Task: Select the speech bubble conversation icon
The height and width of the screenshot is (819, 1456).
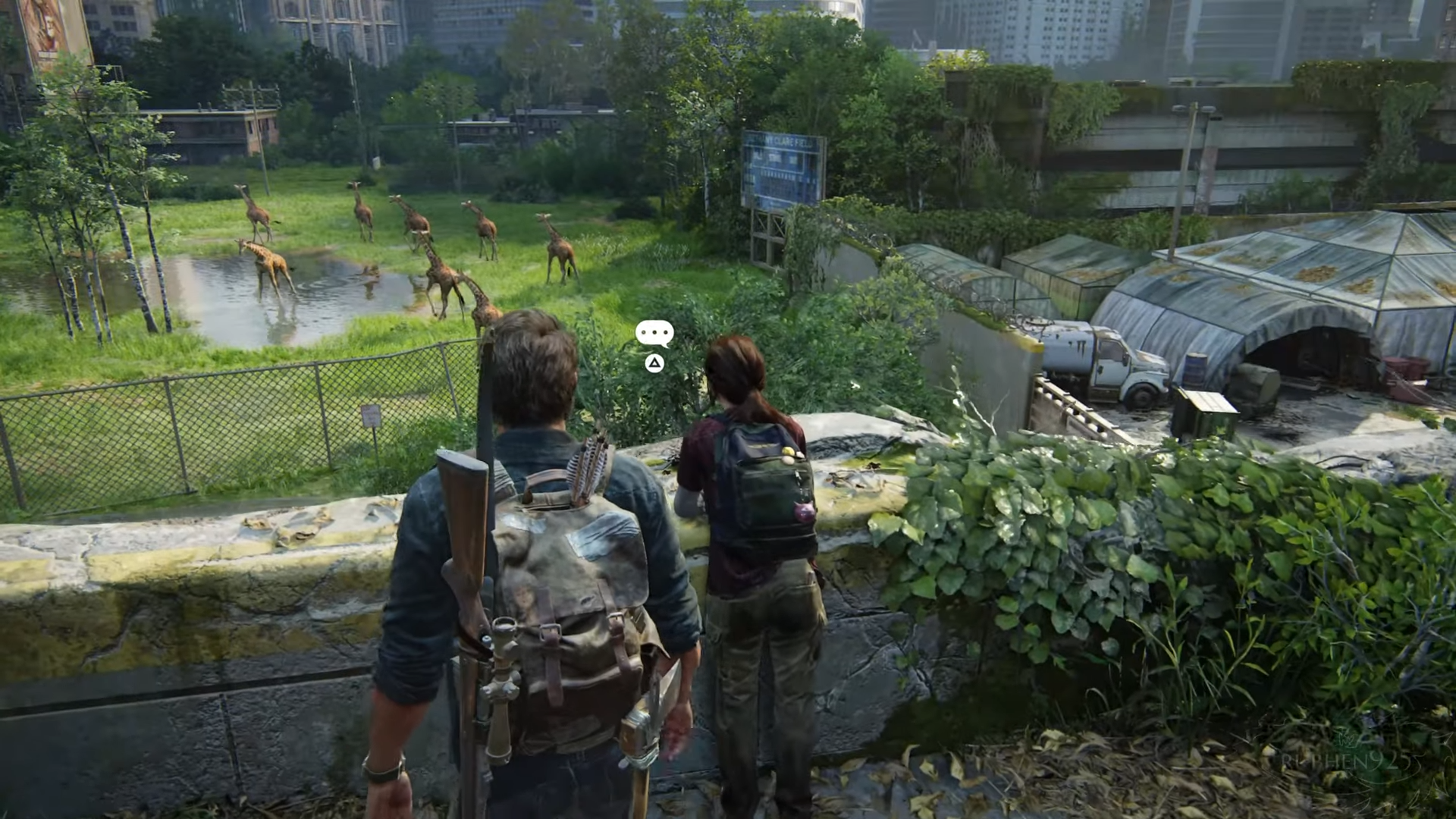Action: 654,334
